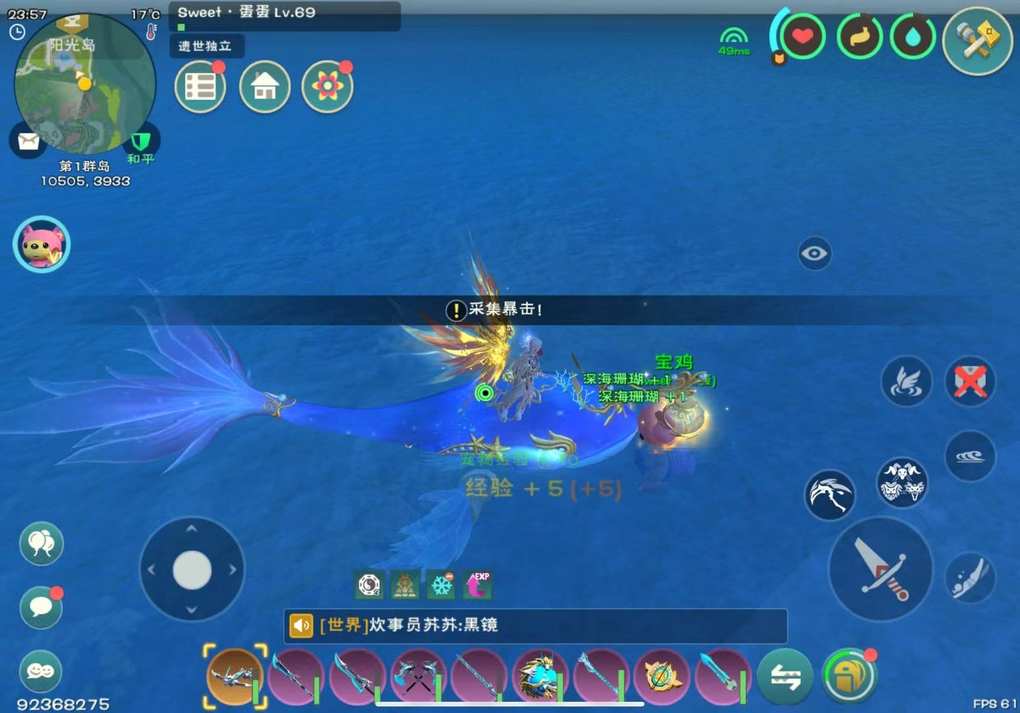Activate the wing flight skill

coord(906,381)
